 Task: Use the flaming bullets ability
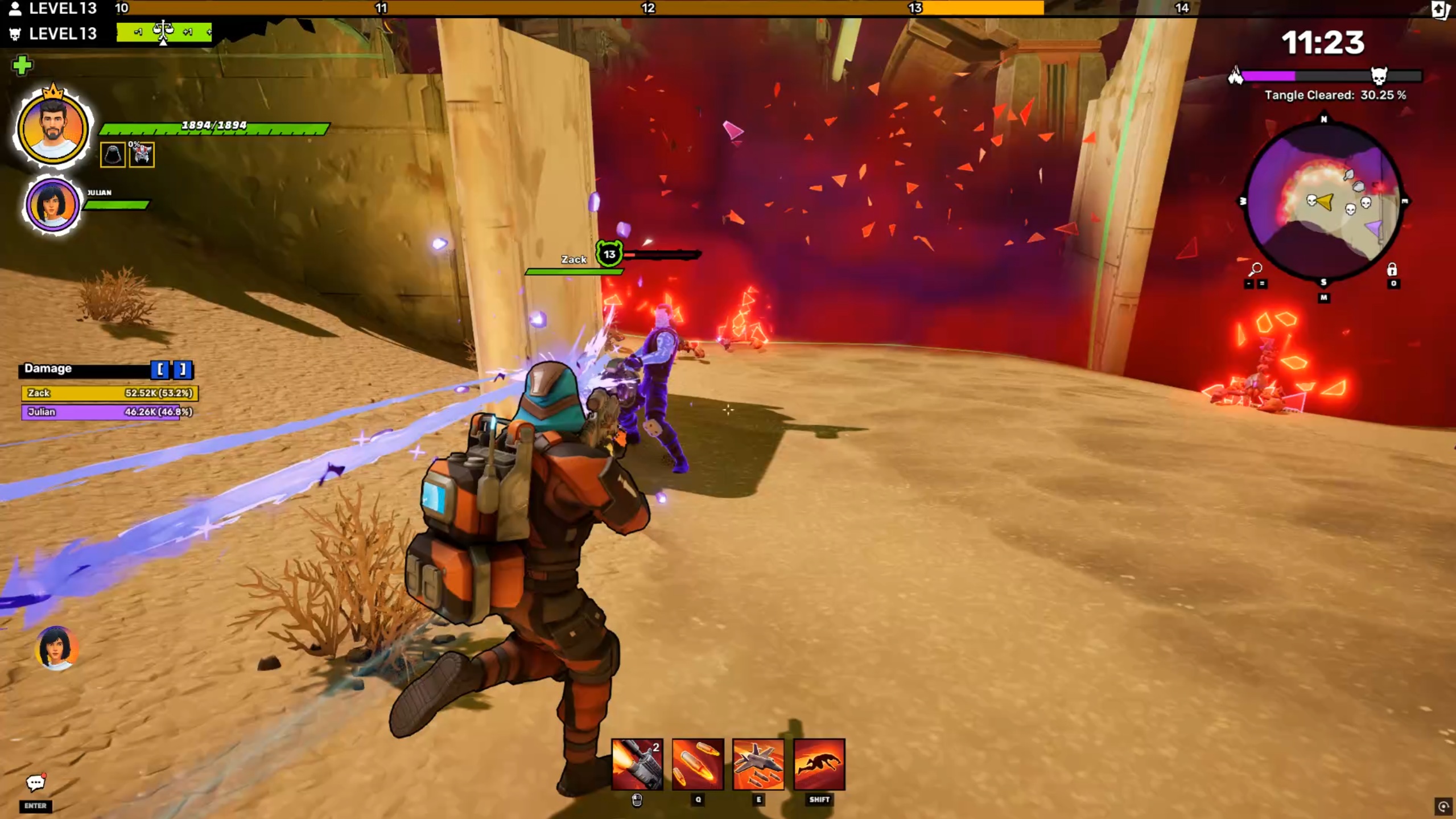698,764
